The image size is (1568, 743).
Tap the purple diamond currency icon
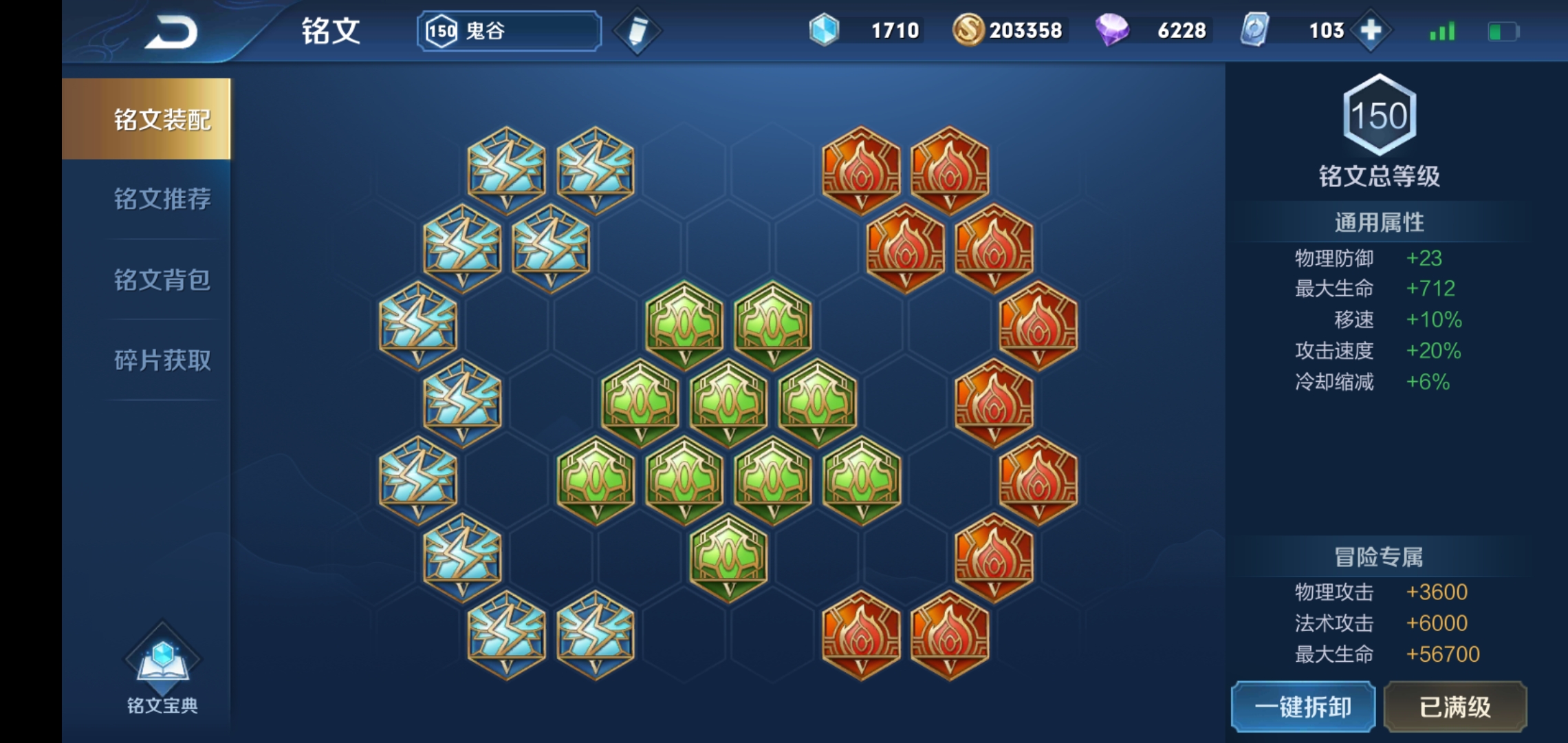click(1111, 30)
